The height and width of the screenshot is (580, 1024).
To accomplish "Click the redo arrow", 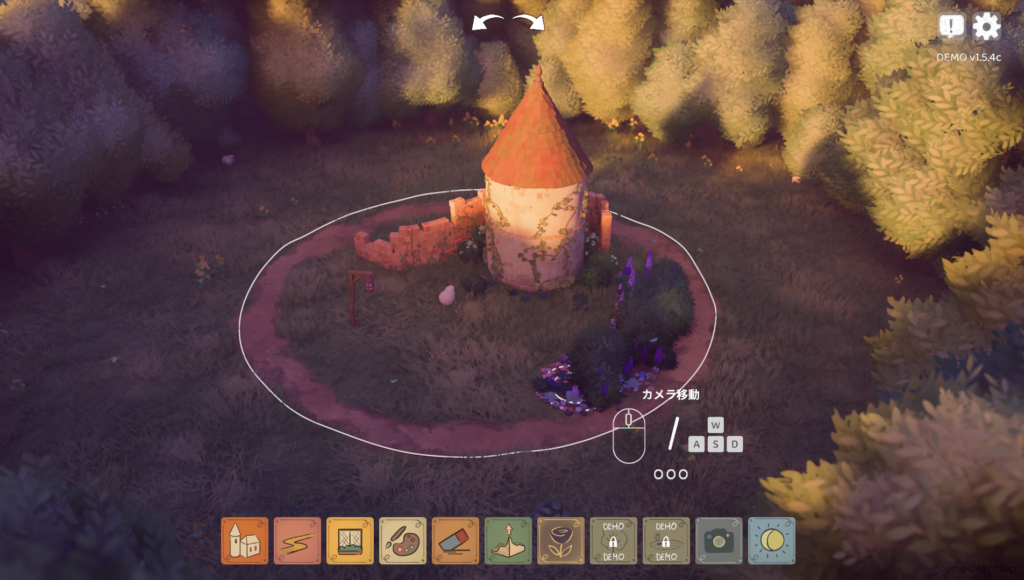I will pos(530,23).
